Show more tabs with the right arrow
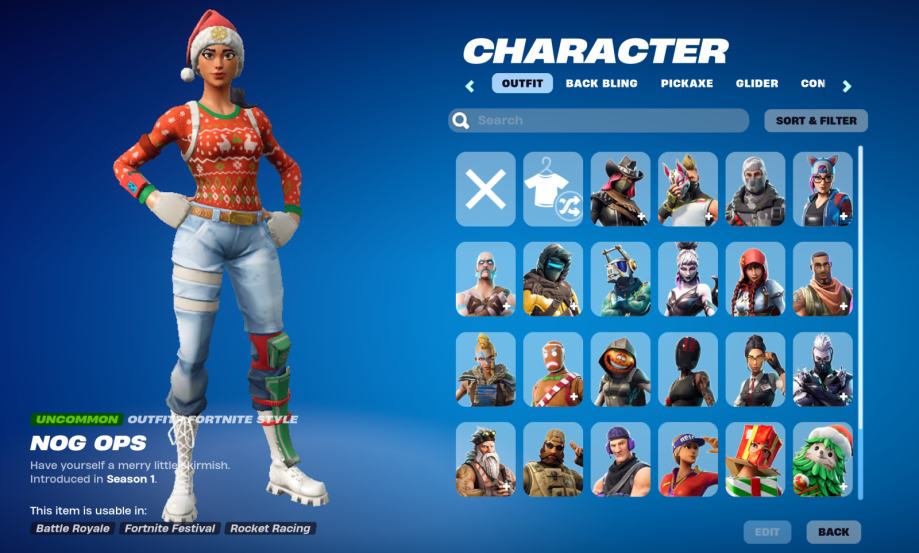The height and width of the screenshot is (553, 919). click(847, 86)
